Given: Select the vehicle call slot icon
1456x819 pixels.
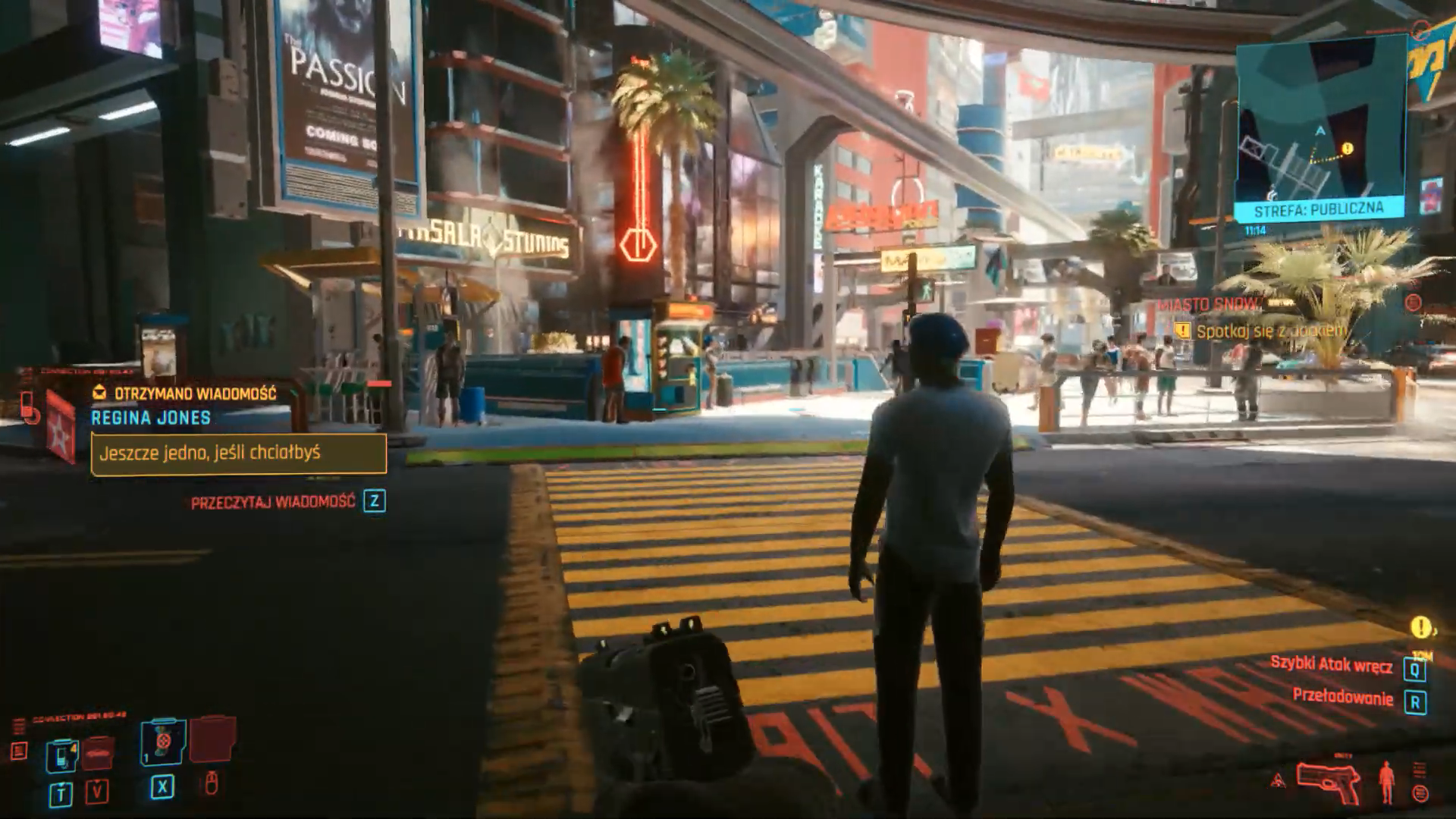Looking at the screenshot, I should 99,753.
